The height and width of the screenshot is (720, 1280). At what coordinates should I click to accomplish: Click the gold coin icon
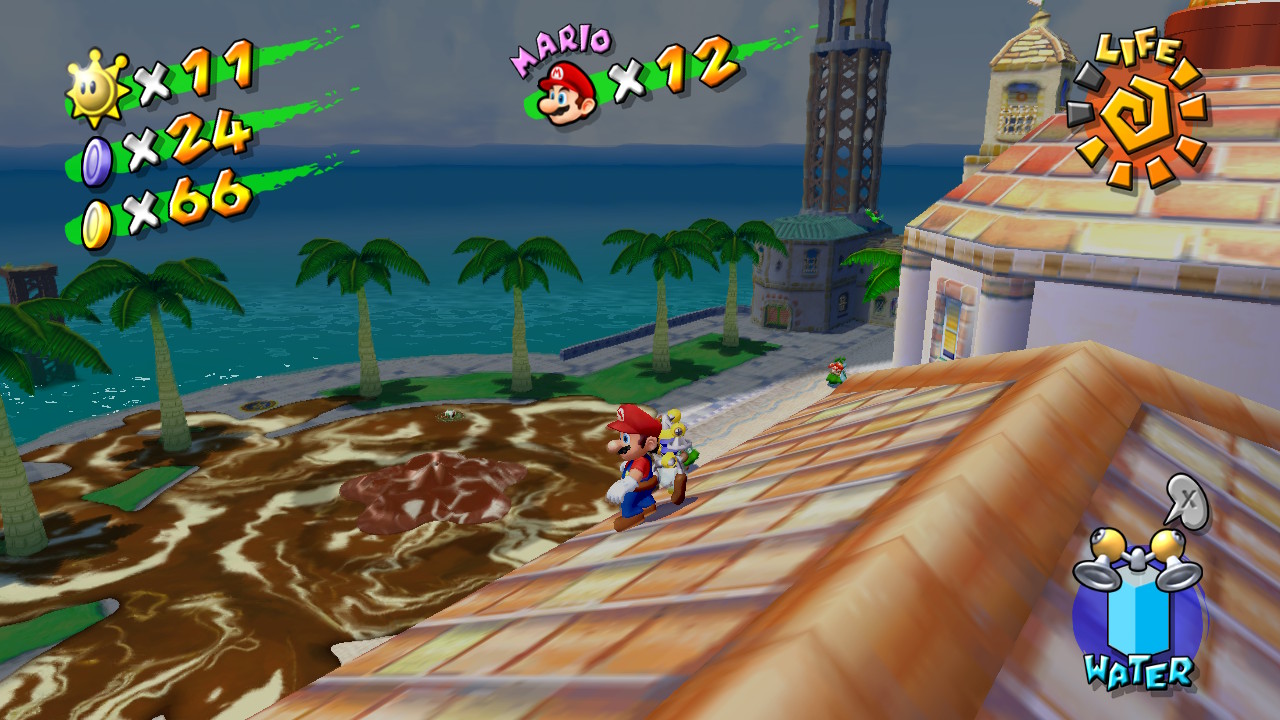tap(97, 224)
